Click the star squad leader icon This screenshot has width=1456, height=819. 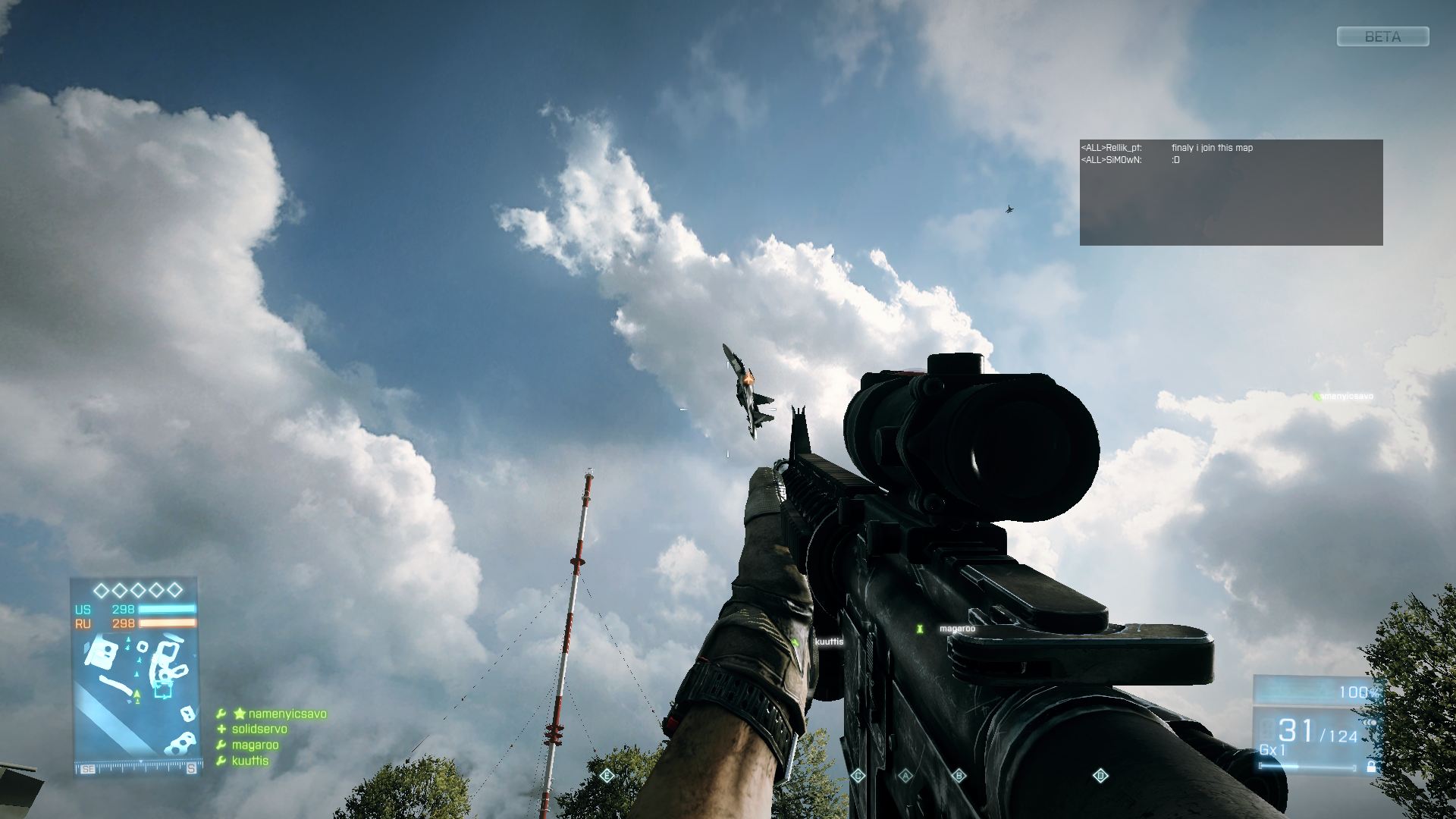[x=240, y=713]
